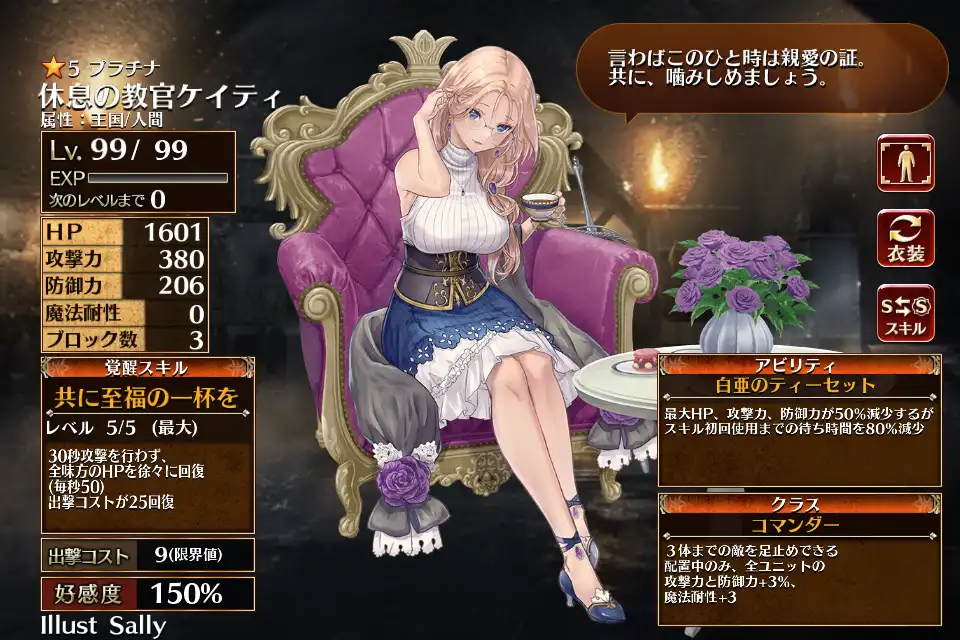Switch outfit with the 衣装 button

point(905,238)
